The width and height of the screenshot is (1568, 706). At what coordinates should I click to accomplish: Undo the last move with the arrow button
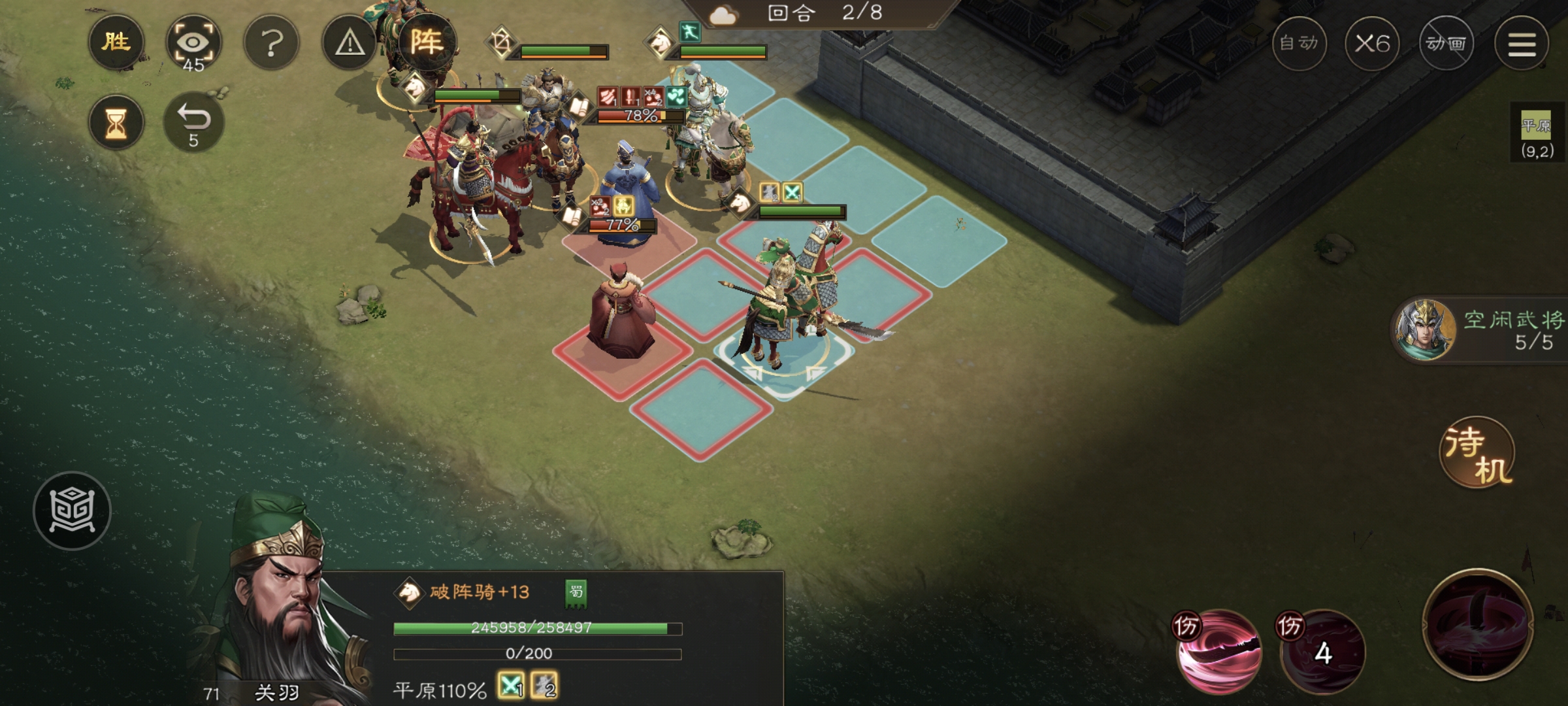pos(193,124)
